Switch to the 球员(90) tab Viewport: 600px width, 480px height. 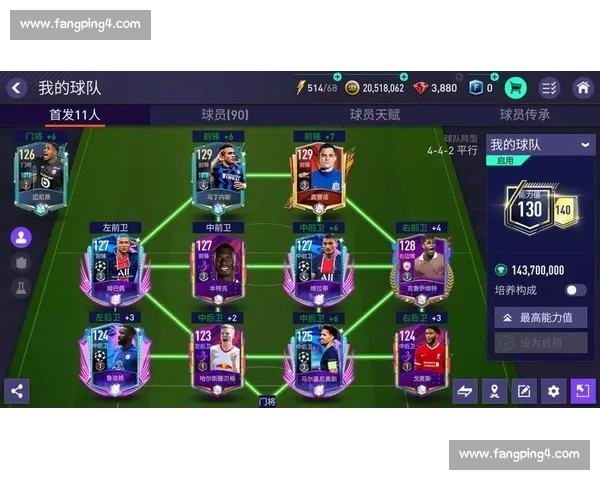(225, 115)
